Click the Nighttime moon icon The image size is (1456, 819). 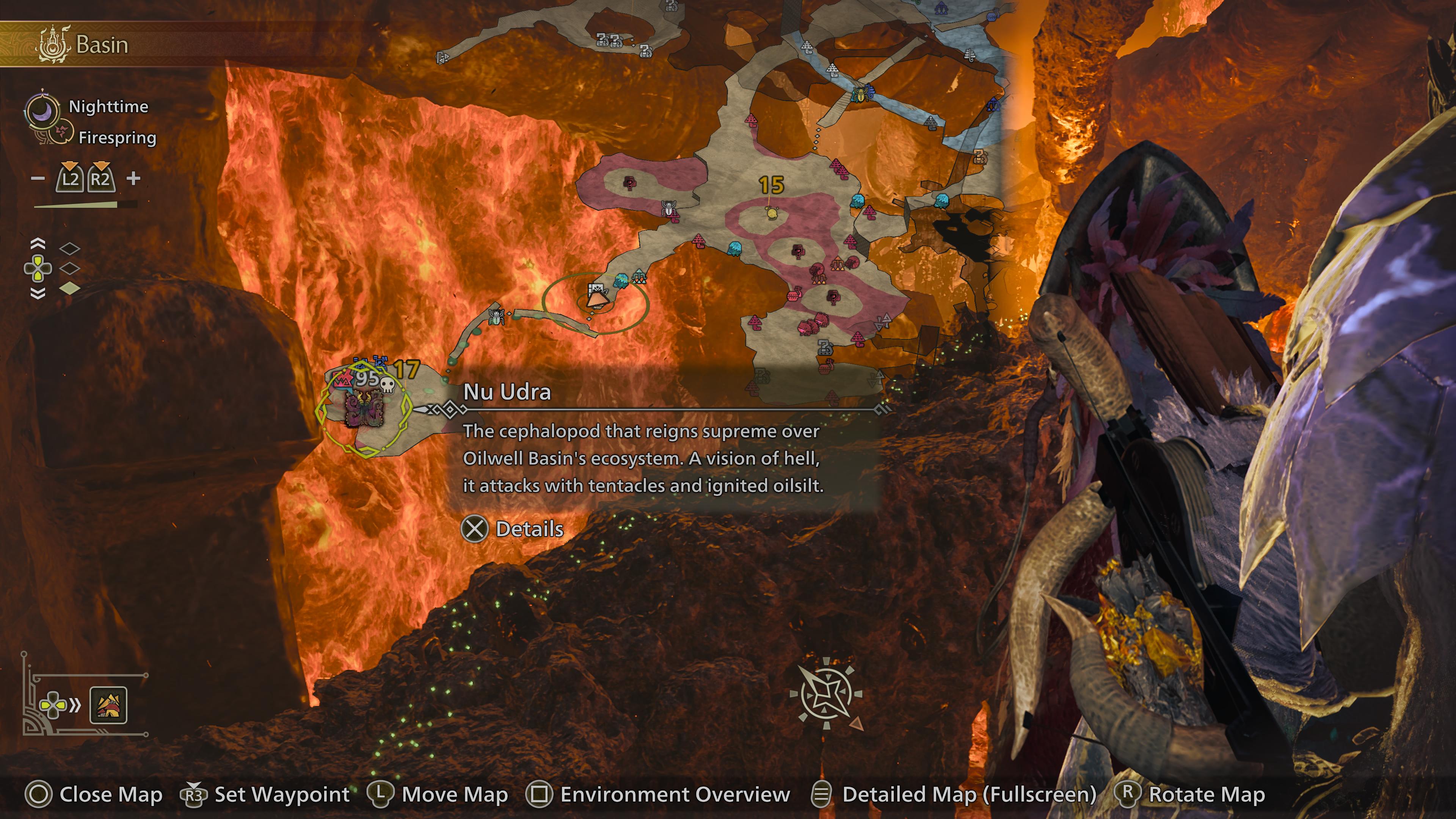[42, 110]
